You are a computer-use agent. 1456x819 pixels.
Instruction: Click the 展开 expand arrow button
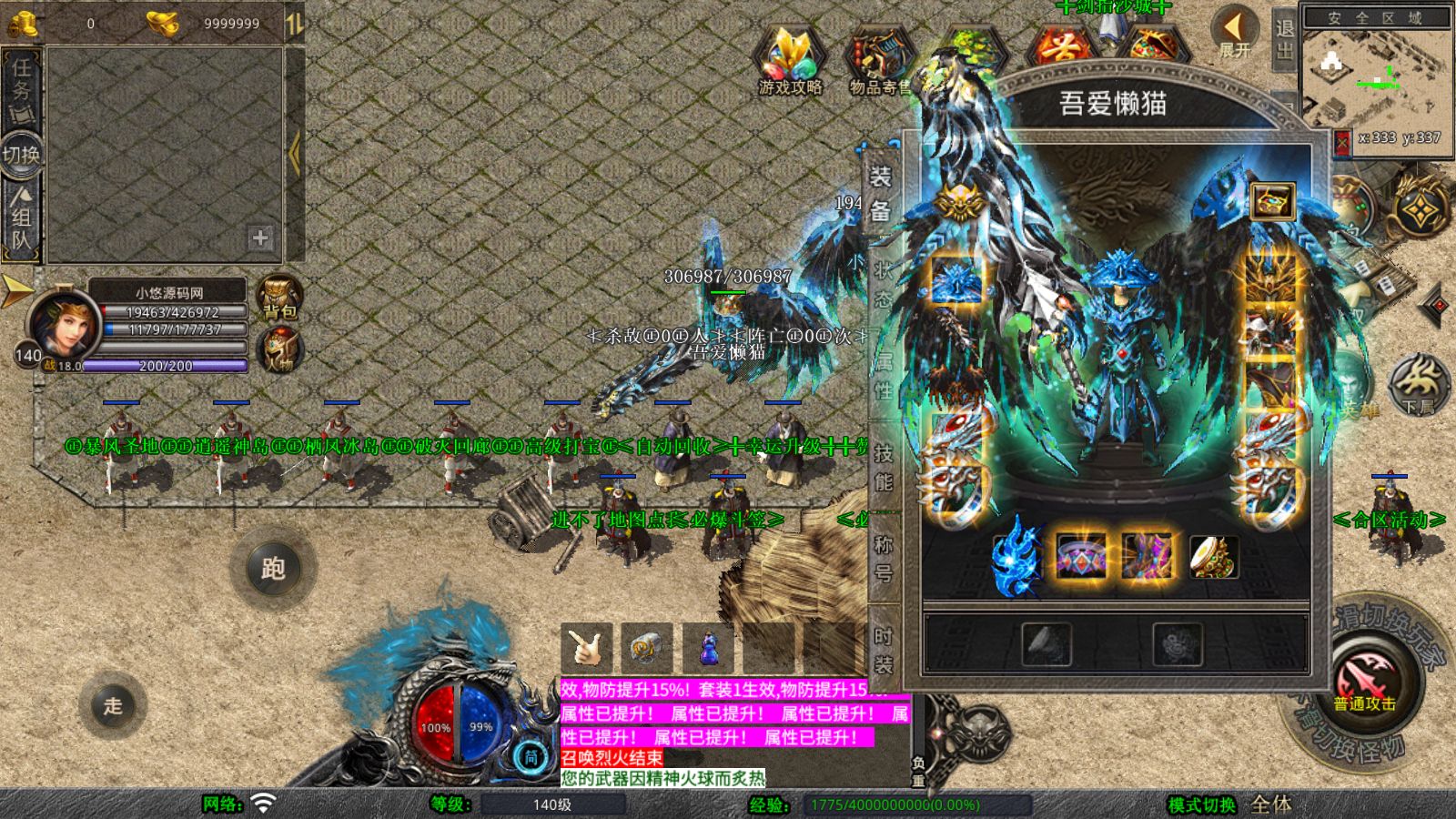coord(1234,34)
